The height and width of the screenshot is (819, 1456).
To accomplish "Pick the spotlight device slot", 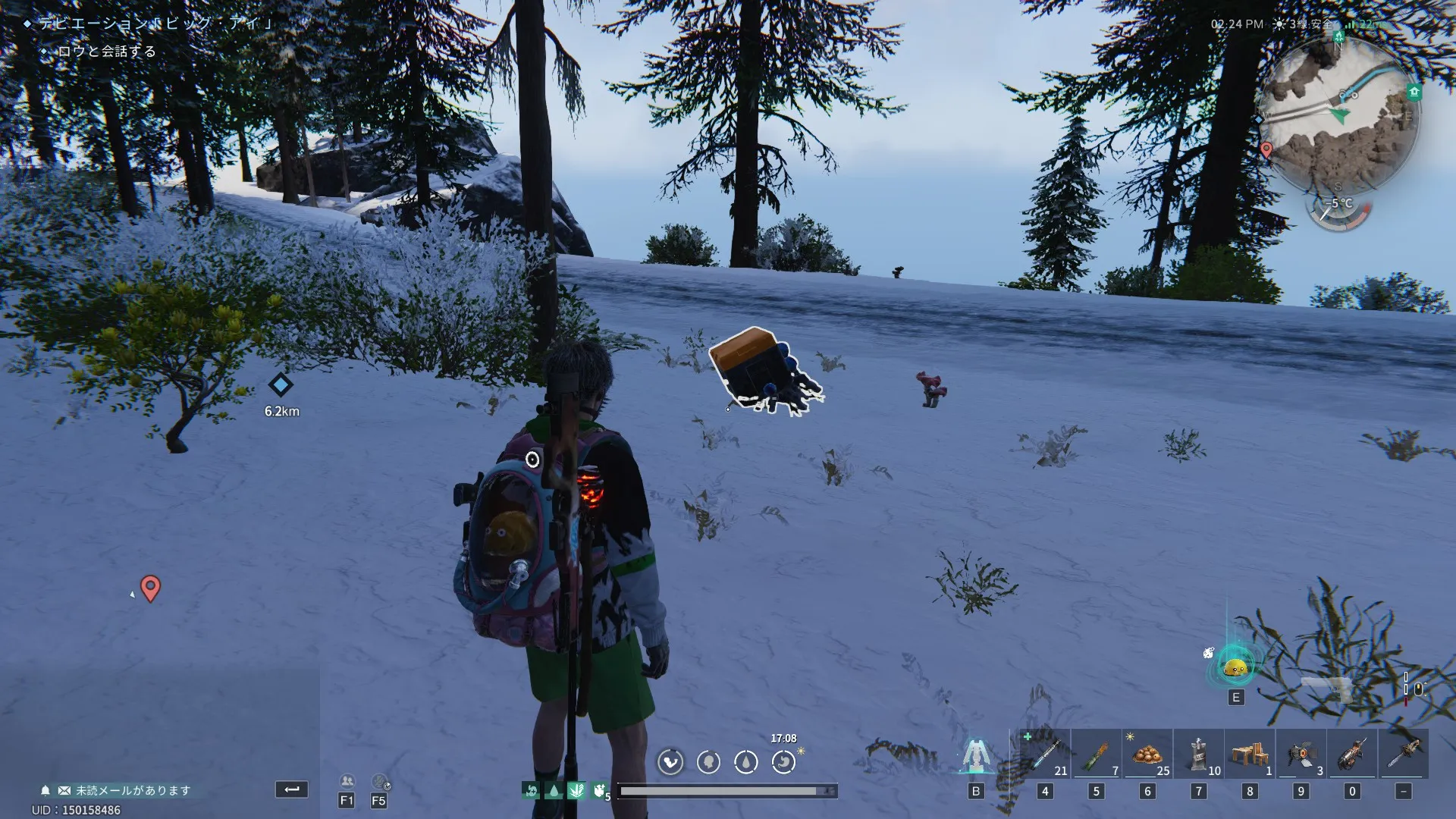I will coord(1301,754).
